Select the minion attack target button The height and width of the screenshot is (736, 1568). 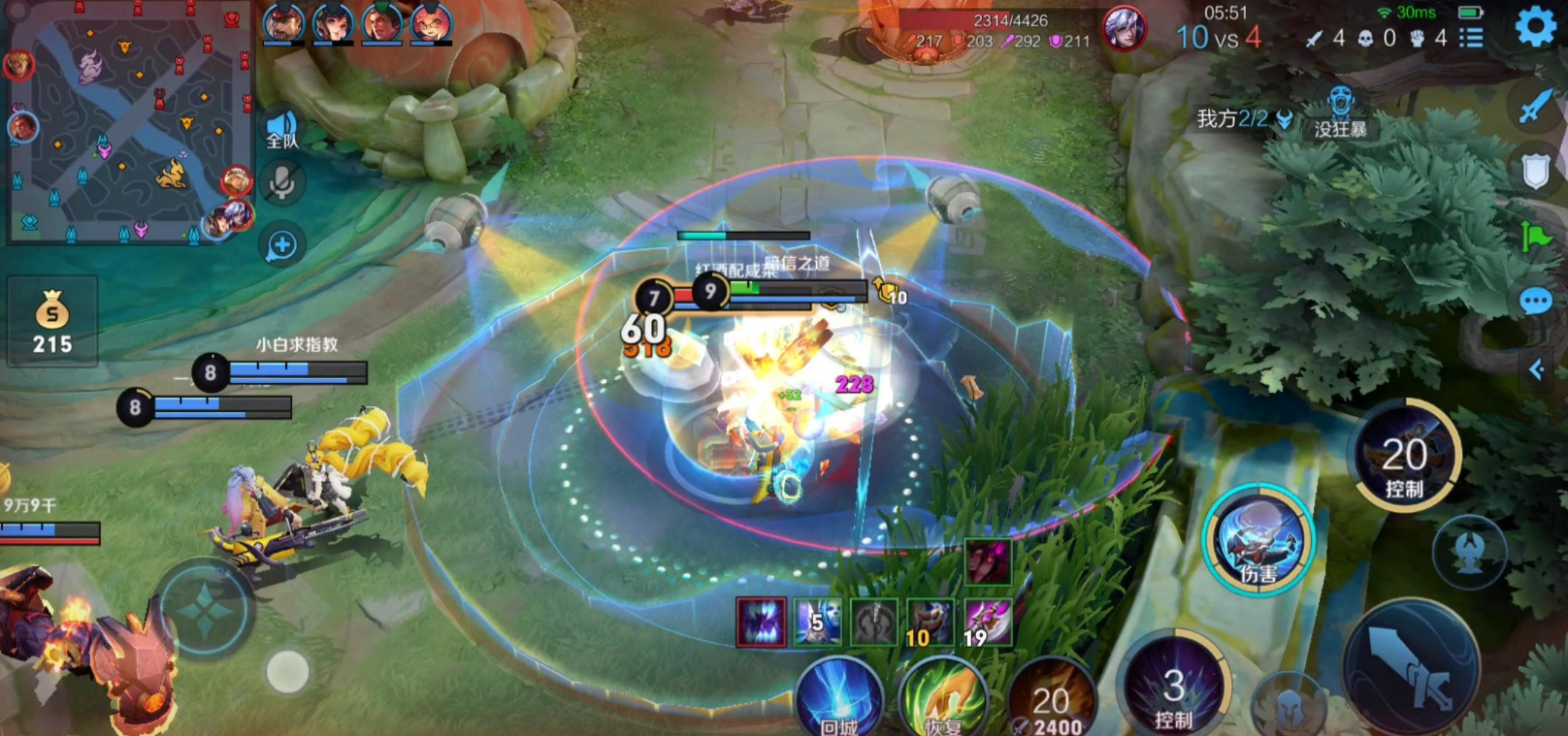tap(1289, 703)
